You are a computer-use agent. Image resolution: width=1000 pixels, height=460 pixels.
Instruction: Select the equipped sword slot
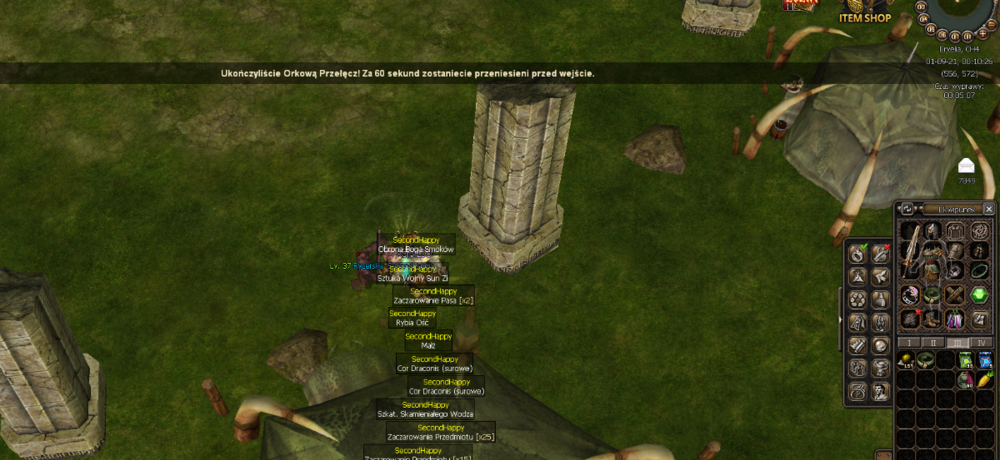tap(910, 249)
